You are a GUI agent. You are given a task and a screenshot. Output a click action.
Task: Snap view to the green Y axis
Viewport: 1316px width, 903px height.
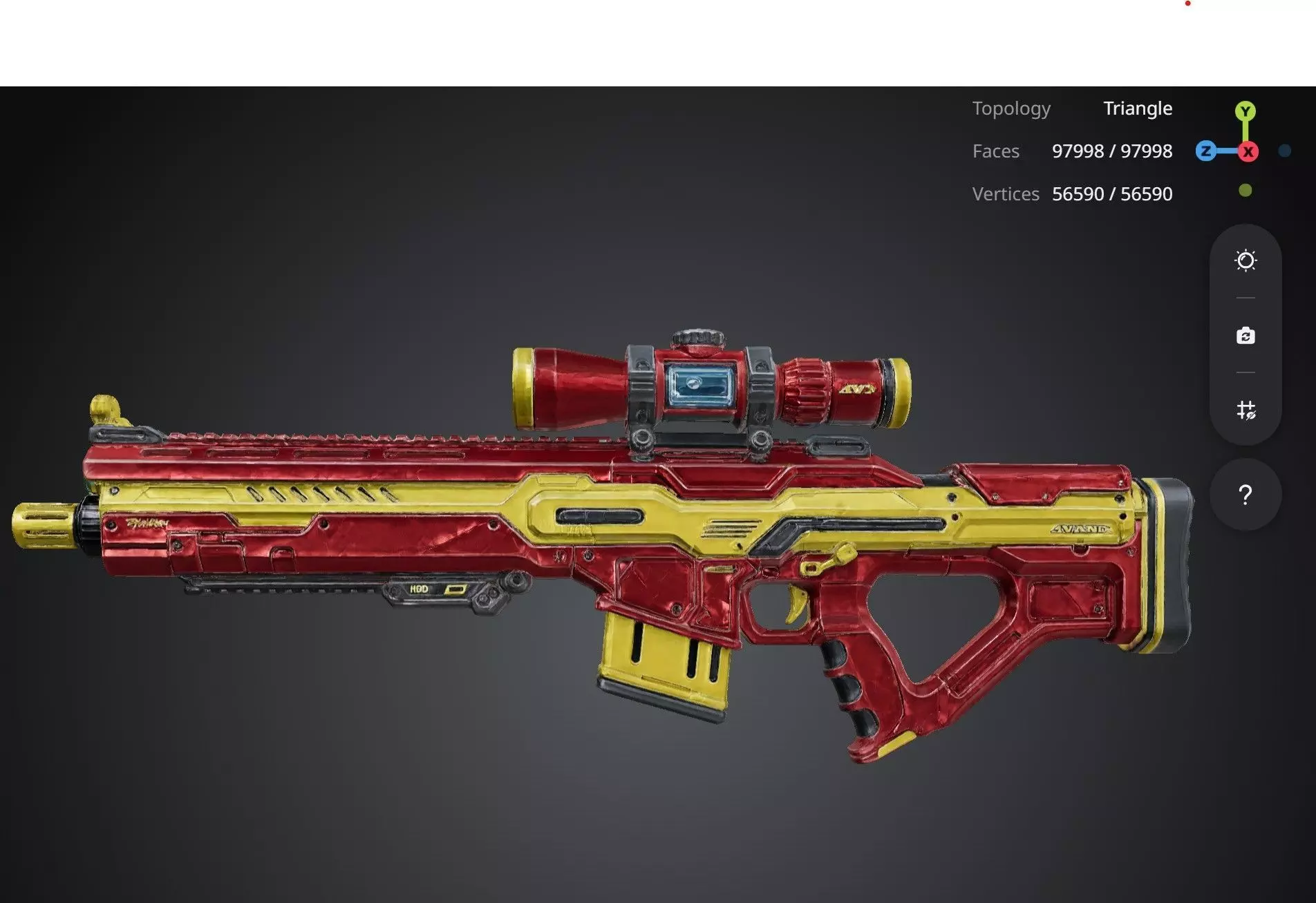[x=1245, y=111]
